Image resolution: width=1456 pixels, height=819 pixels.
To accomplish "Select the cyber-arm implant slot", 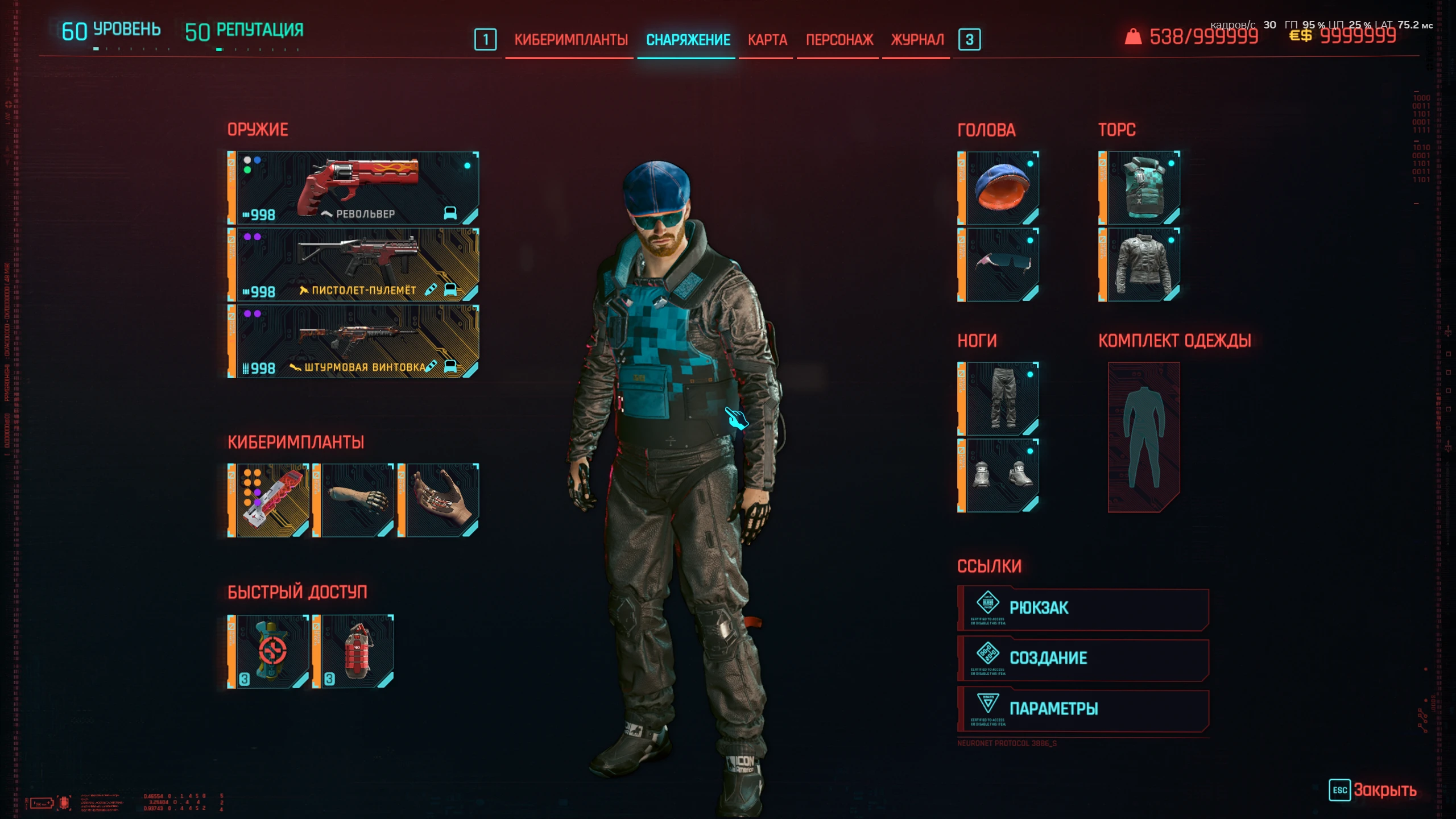I will (358, 500).
